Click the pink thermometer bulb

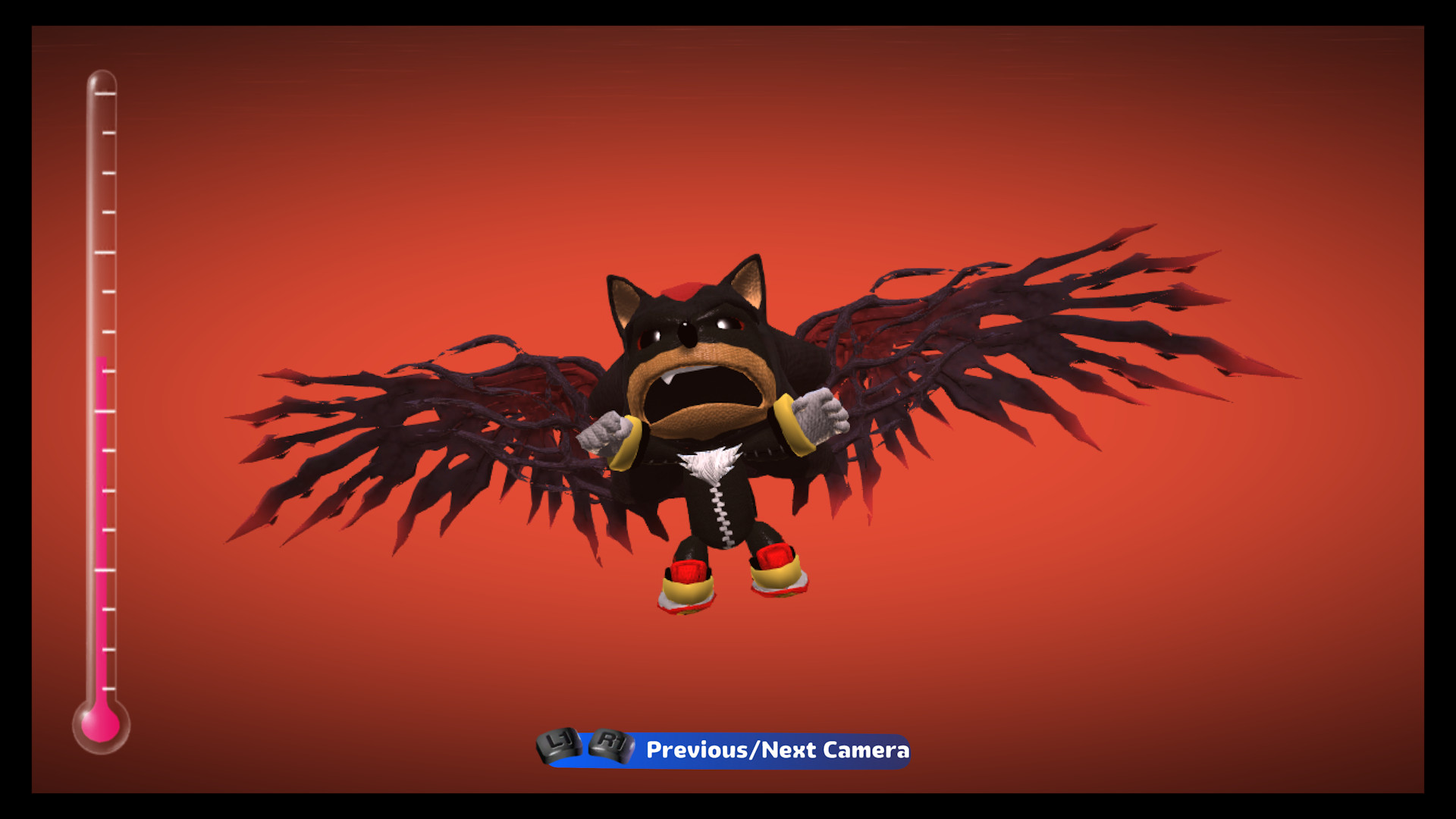pyautogui.click(x=102, y=726)
